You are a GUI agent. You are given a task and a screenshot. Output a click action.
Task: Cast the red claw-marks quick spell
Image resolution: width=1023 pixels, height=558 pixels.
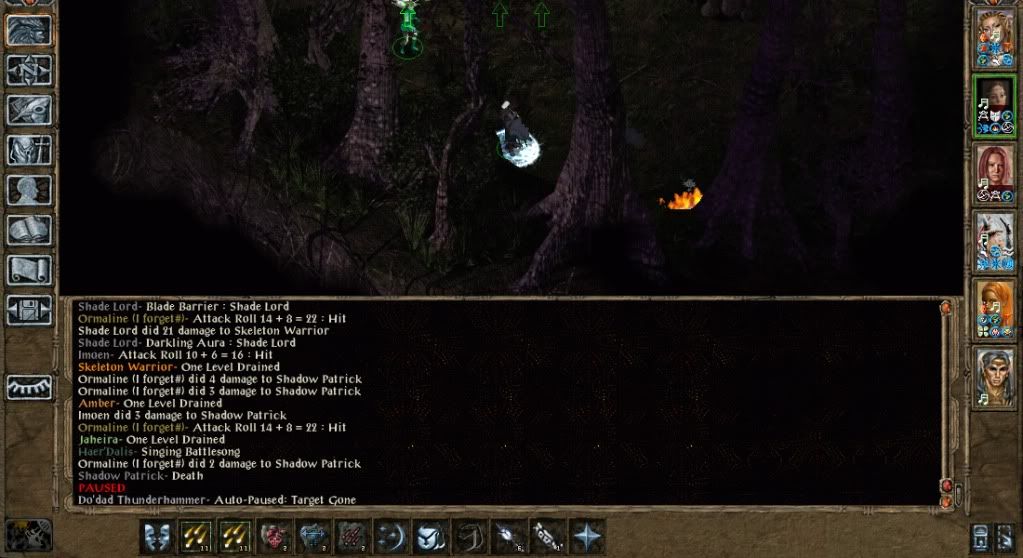(350, 535)
